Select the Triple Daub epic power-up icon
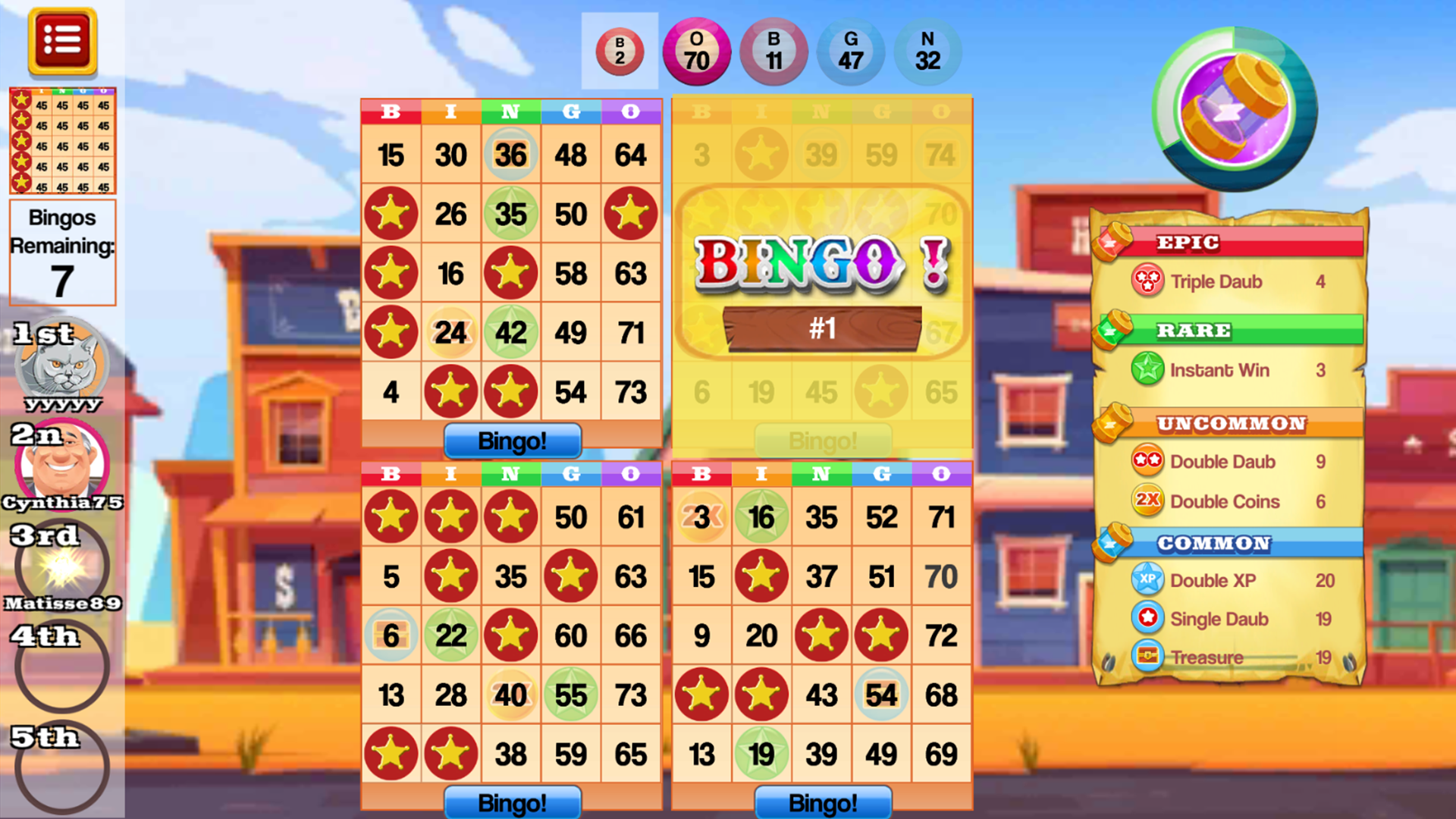This screenshot has width=1456, height=819. coord(1147,281)
